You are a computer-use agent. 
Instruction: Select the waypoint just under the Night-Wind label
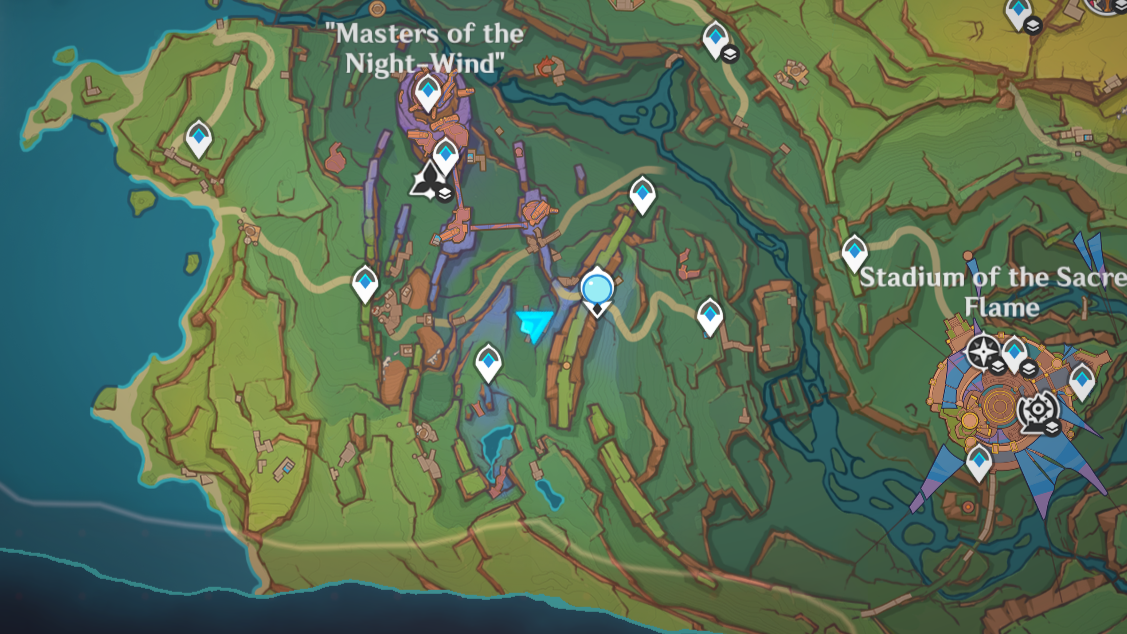click(x=429, y=93)
